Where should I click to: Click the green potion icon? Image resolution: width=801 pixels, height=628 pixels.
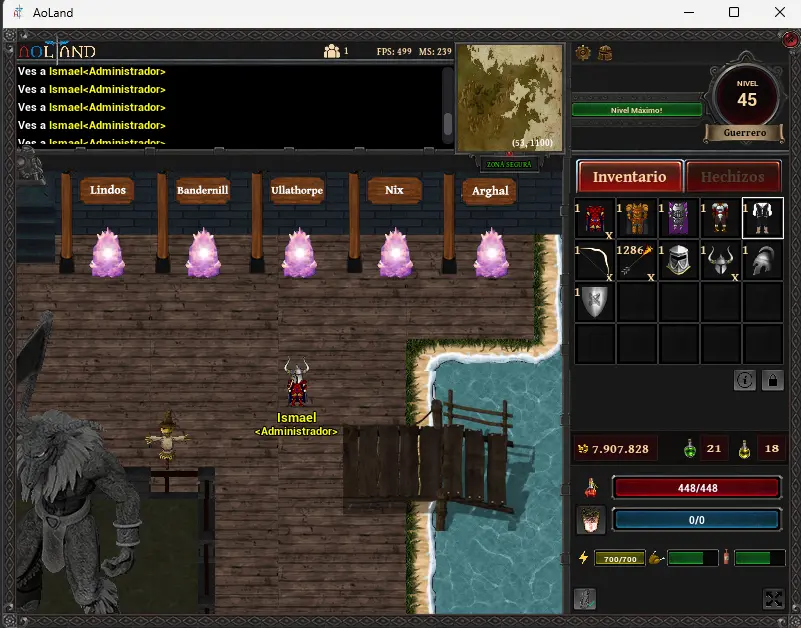pyautogui.click(x=690, y=449)
